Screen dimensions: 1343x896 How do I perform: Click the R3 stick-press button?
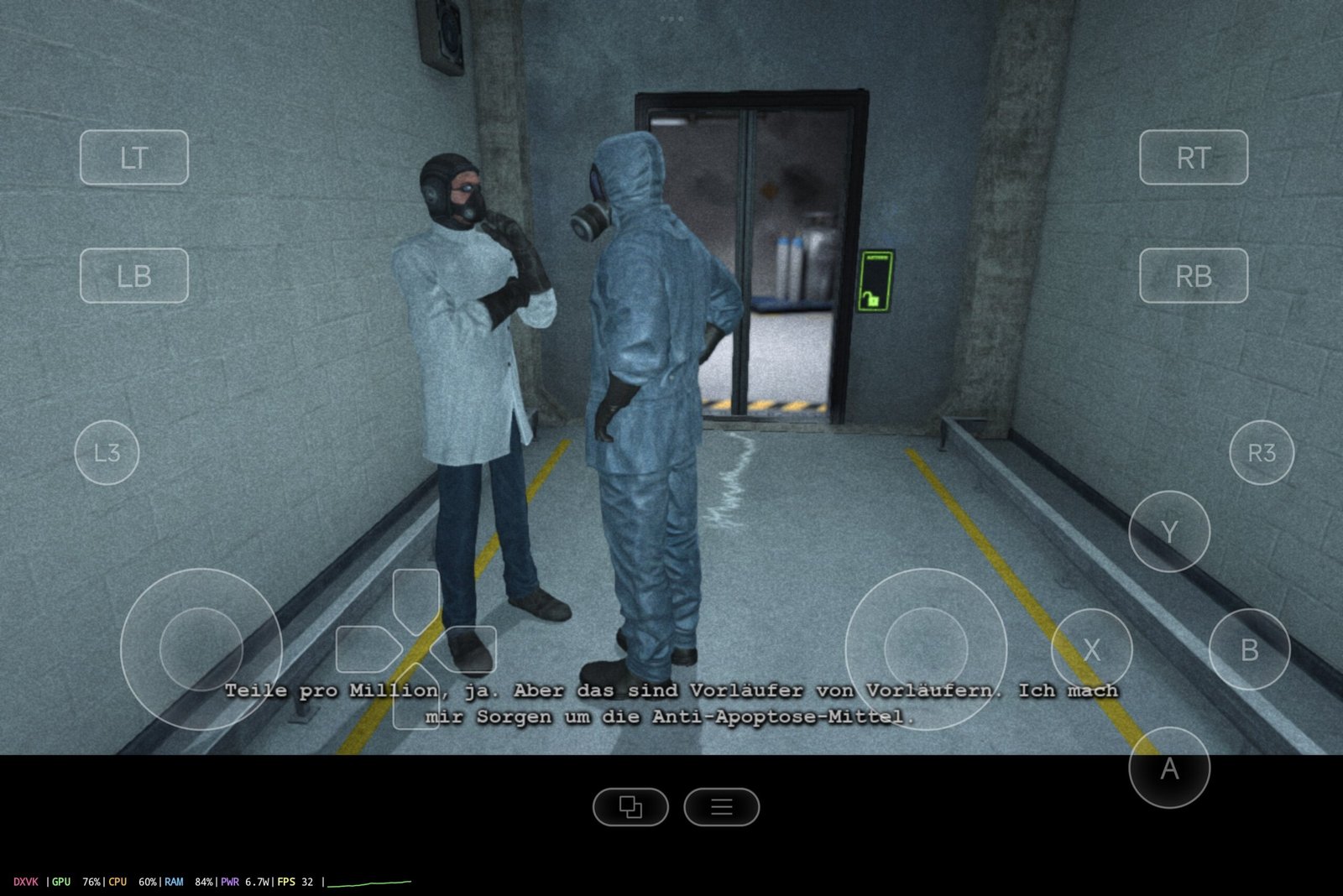(1264, 451)
